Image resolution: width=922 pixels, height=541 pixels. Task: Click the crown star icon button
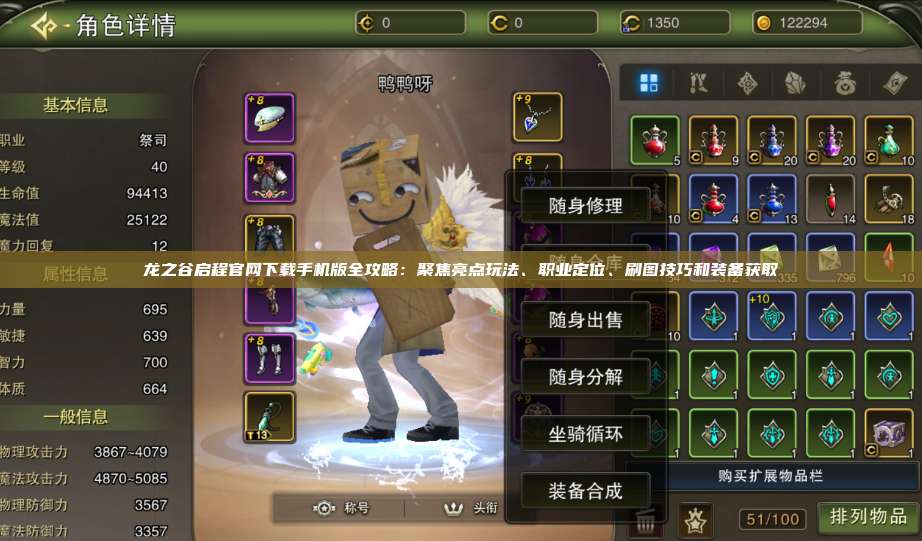click(x=693, y=519)
